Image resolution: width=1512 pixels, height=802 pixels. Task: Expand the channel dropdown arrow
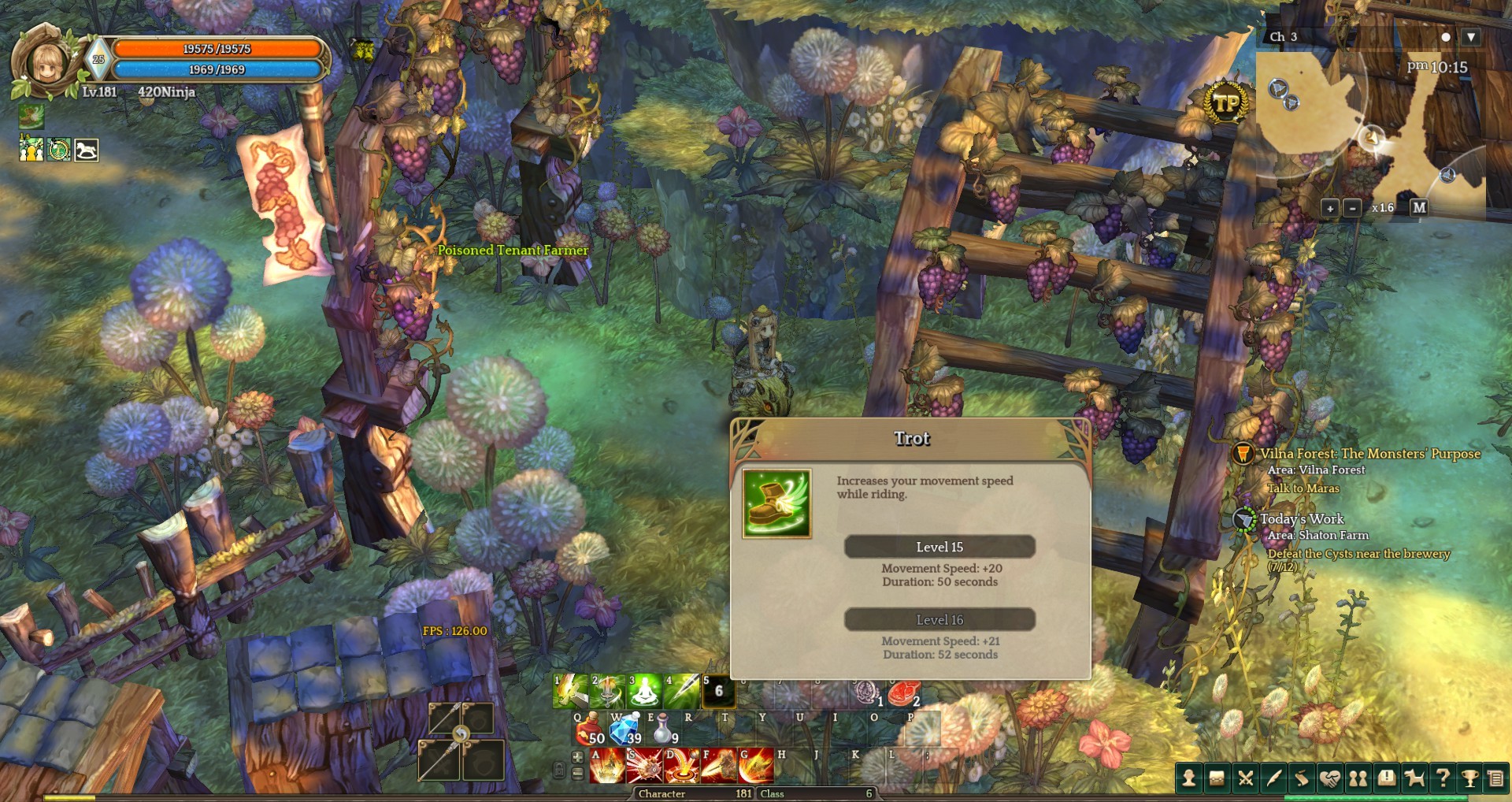(1470, 37)
